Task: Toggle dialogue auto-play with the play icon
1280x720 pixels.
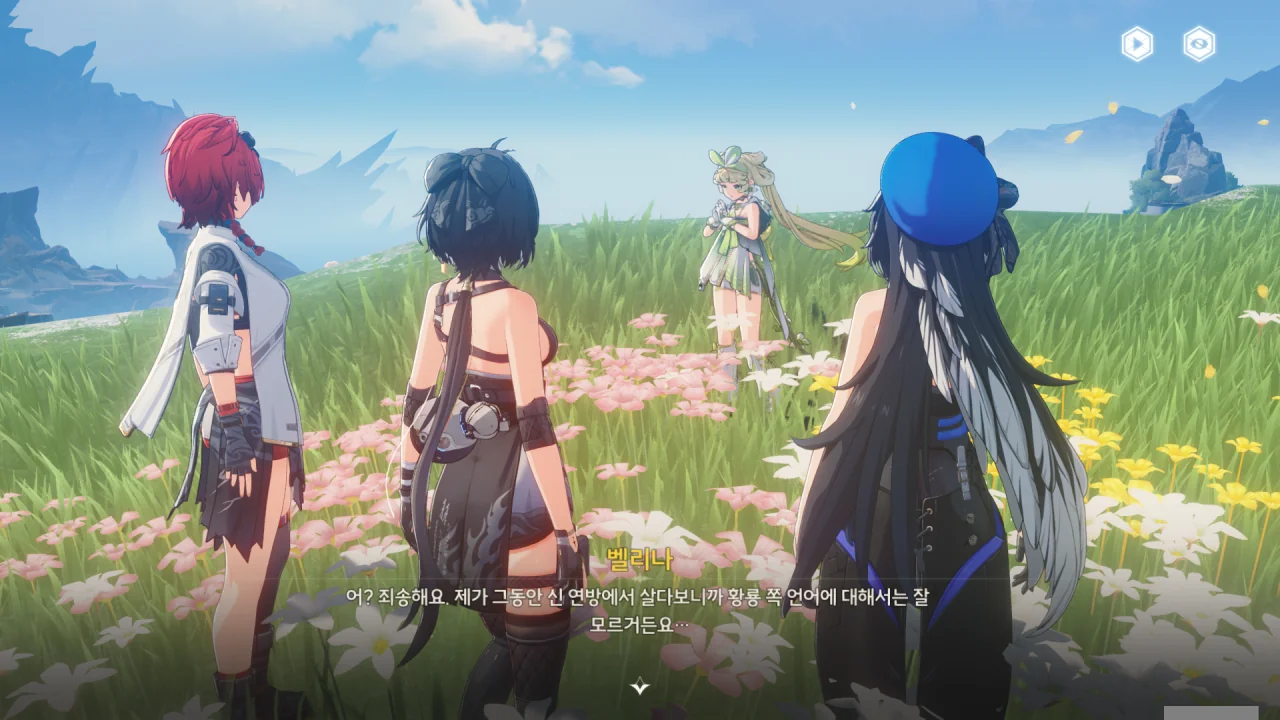Action: click(x=1137, y=44)
